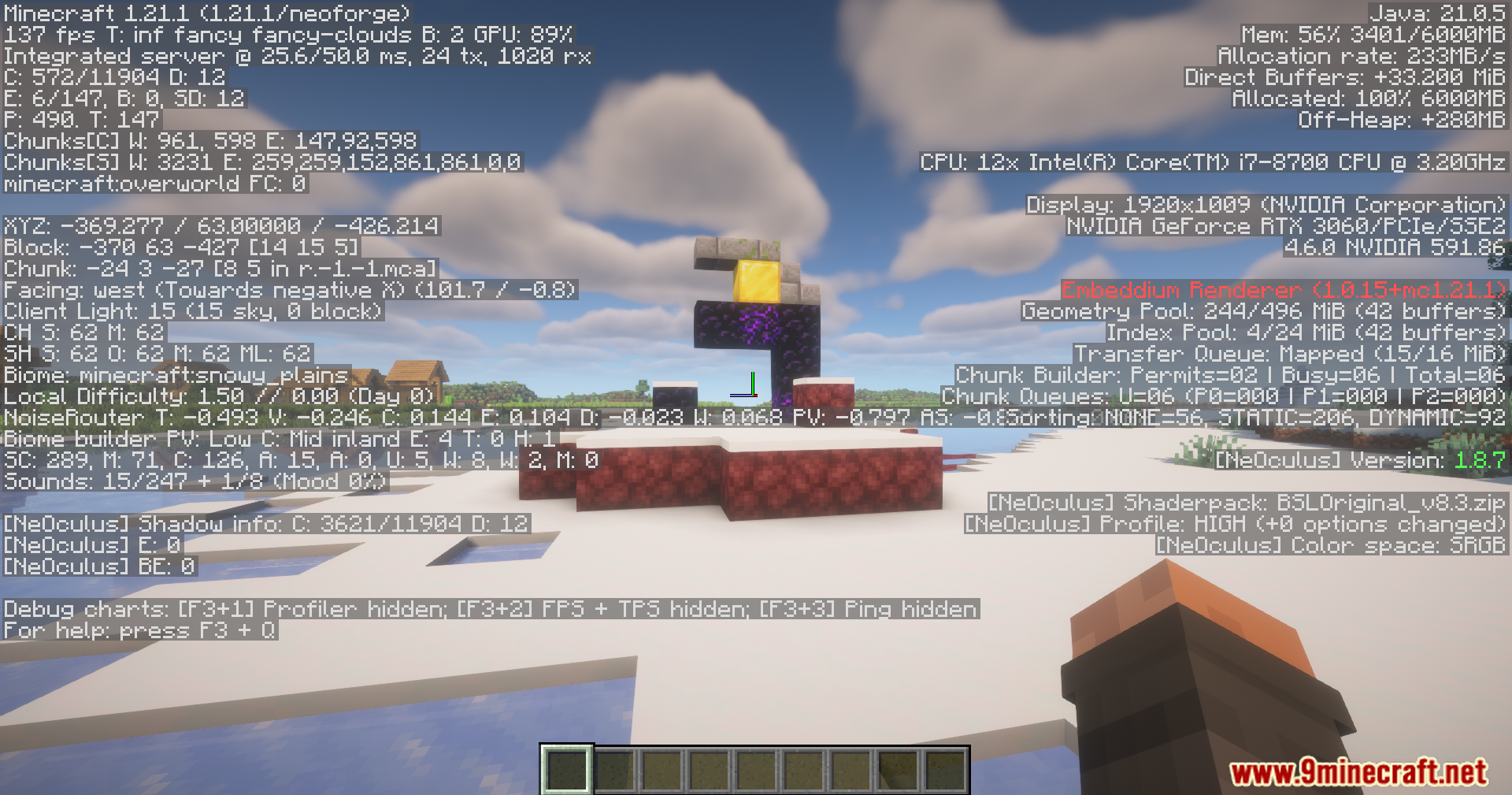Viewport: 1512px width, 795px height.
Task: Click the Biome snowy_plains label
Action: tap(175, 375)
